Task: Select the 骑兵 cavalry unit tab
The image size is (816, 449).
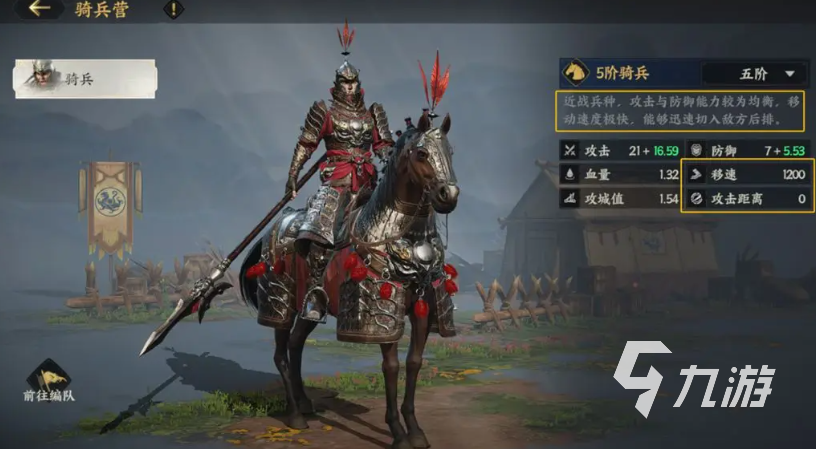Action: click(85, 79)
